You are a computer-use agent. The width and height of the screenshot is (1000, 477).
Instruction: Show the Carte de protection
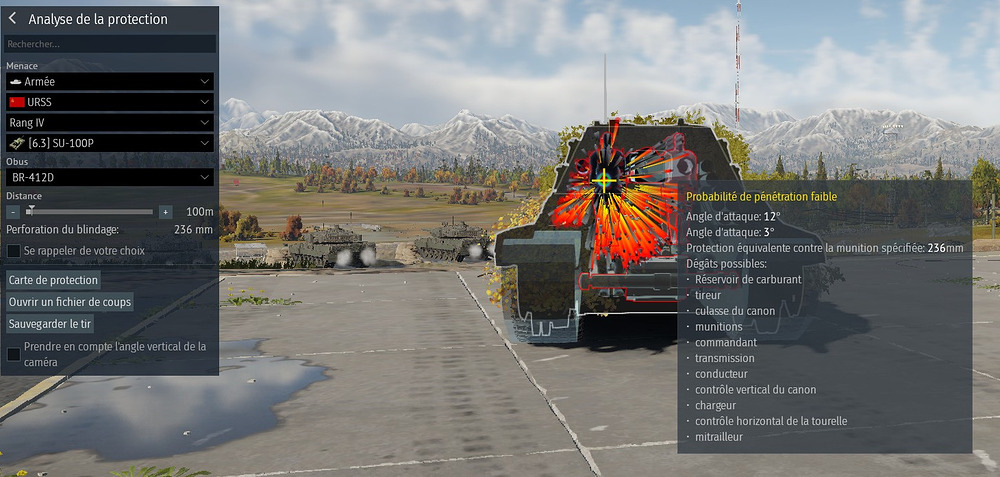[x=53, y=280]
